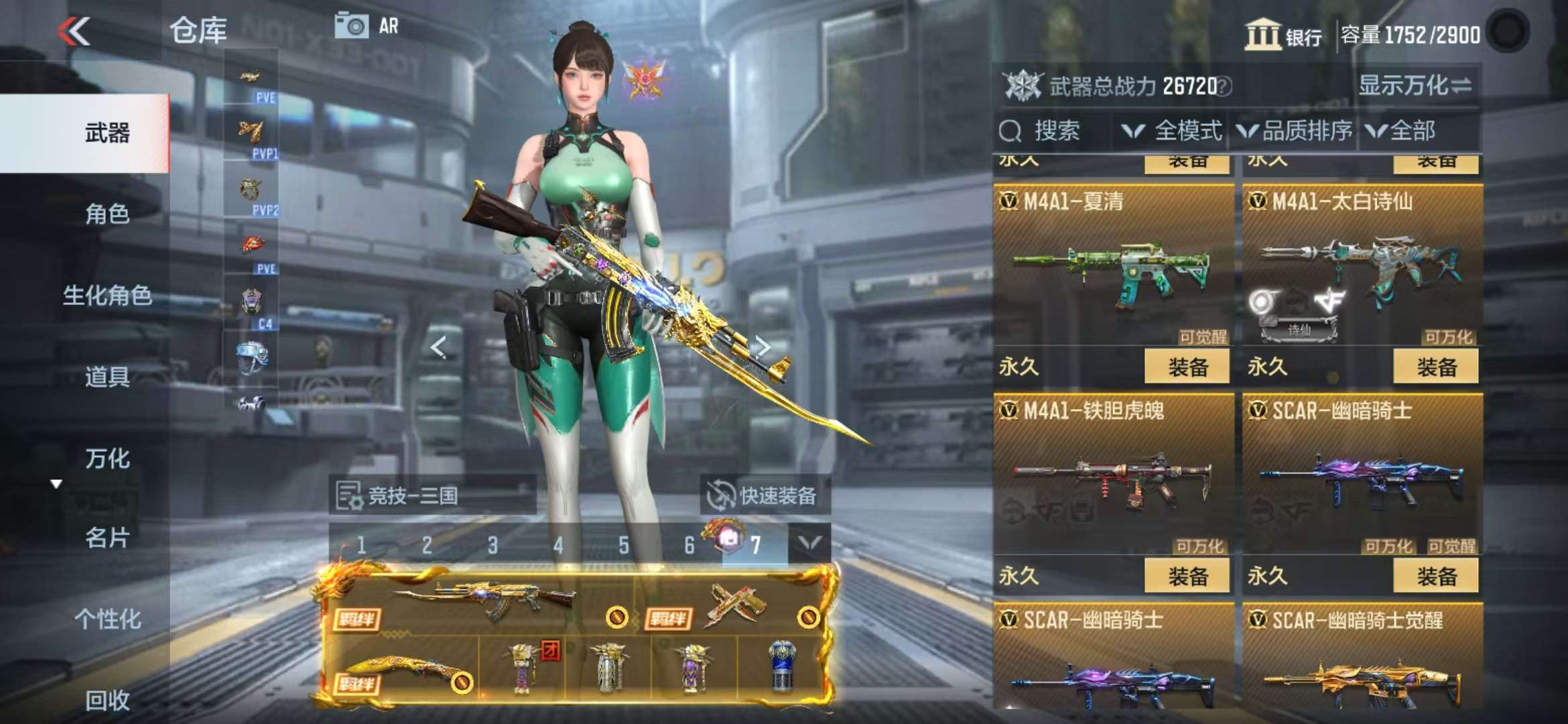Open 快速装备 quick equip

tap(765, 495)
